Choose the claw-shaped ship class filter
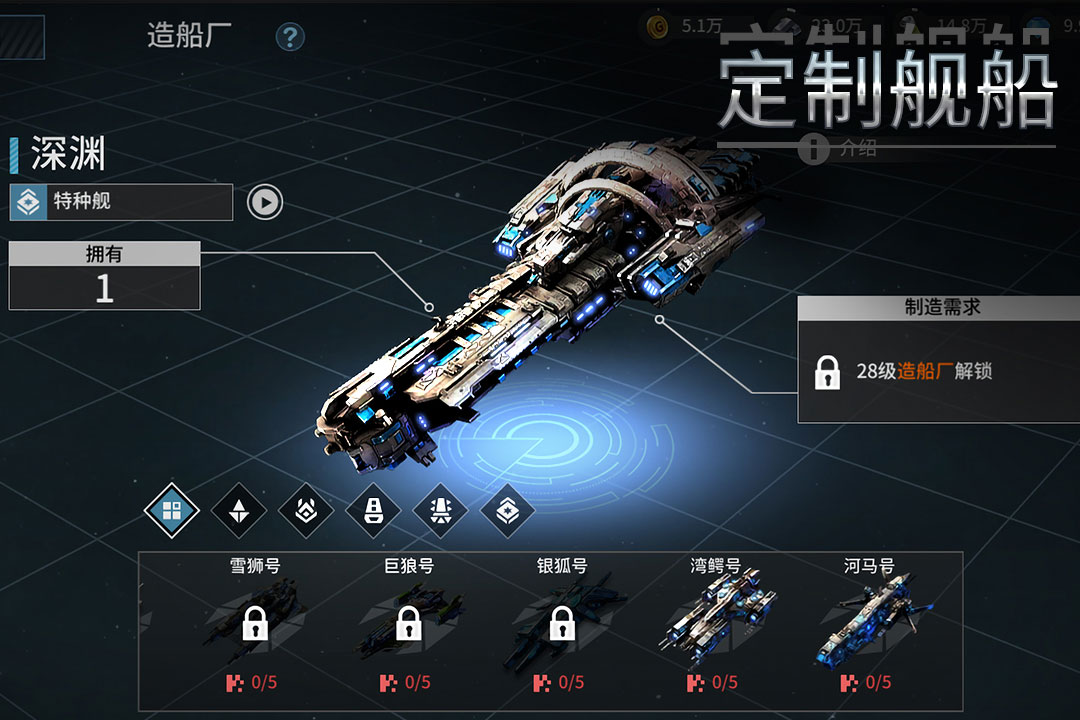1080x720 pixels. 306,511
